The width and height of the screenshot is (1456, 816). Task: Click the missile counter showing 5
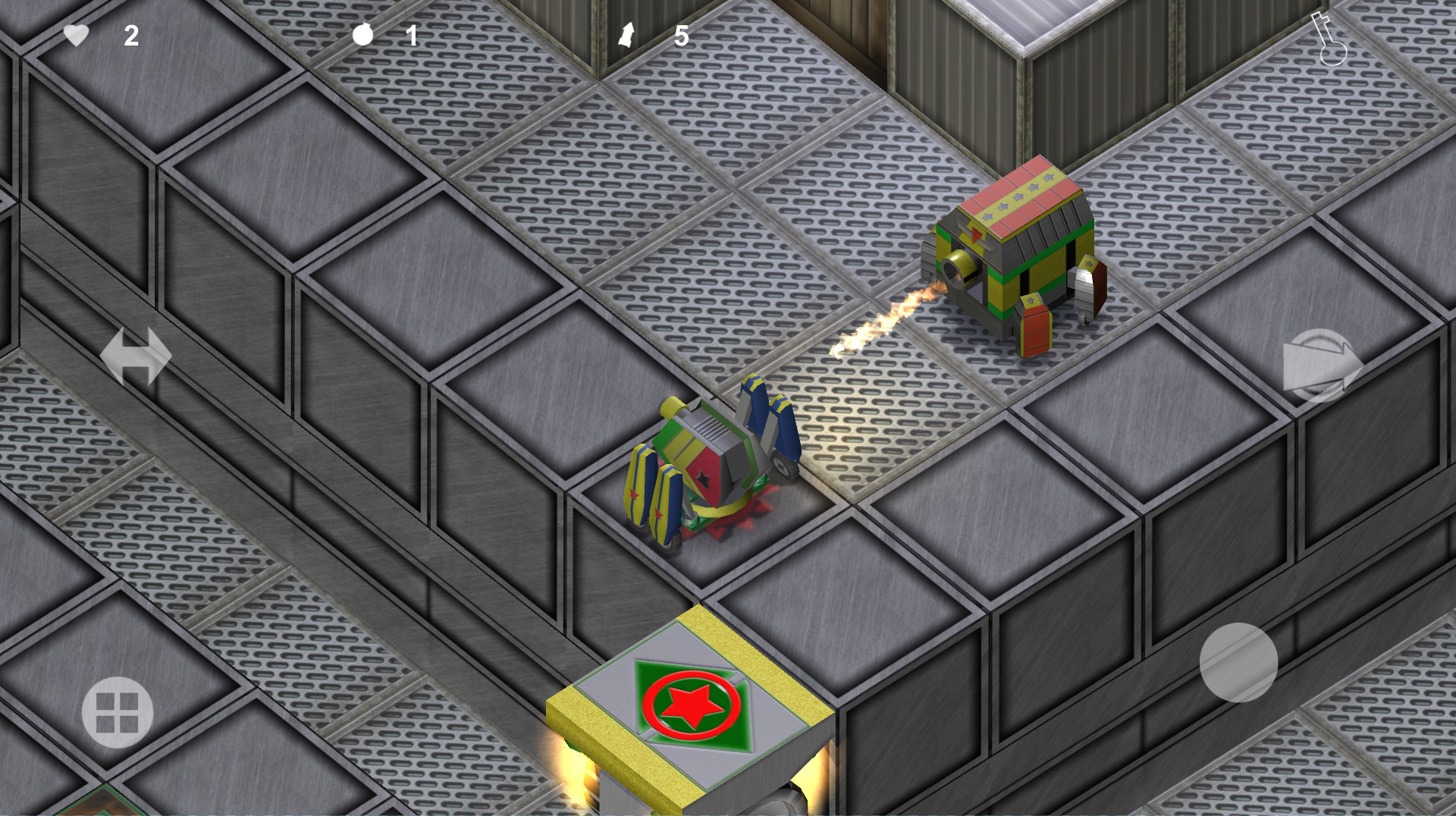click(681, 36)
